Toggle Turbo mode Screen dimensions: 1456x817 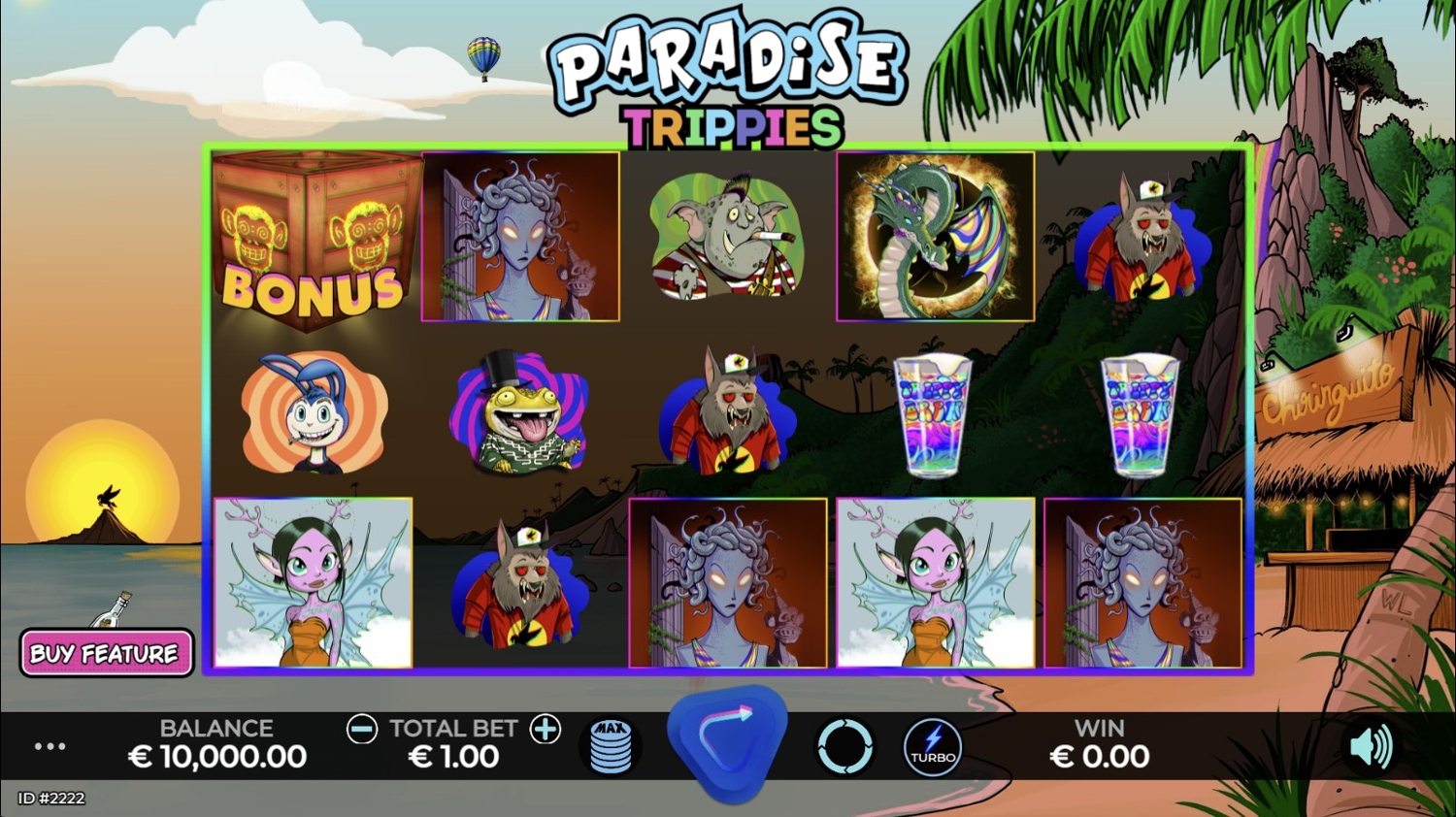(933, 746)
